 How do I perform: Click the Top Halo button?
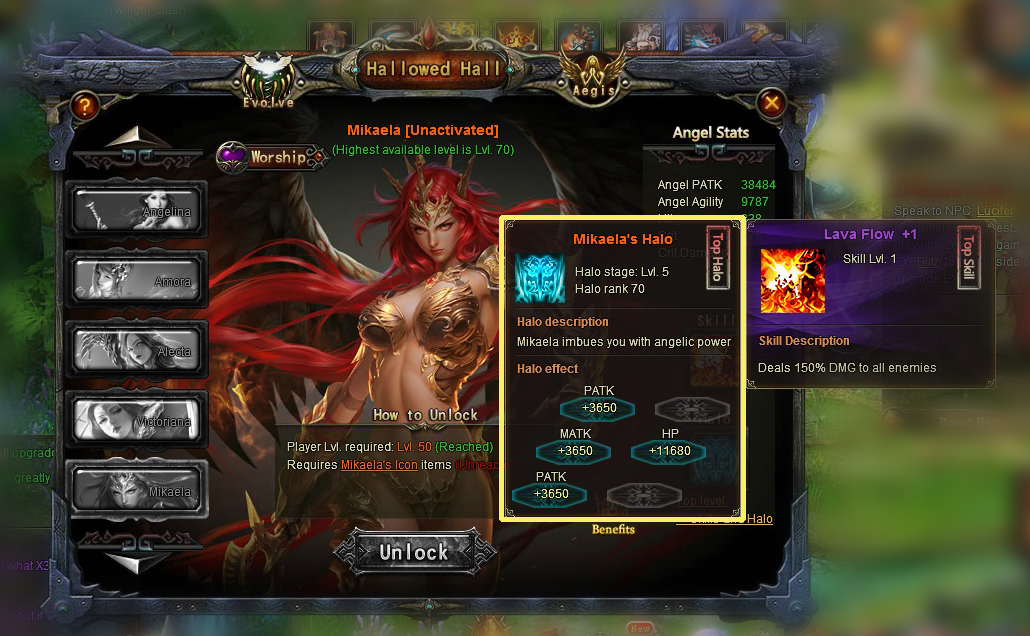pos(717,259)
